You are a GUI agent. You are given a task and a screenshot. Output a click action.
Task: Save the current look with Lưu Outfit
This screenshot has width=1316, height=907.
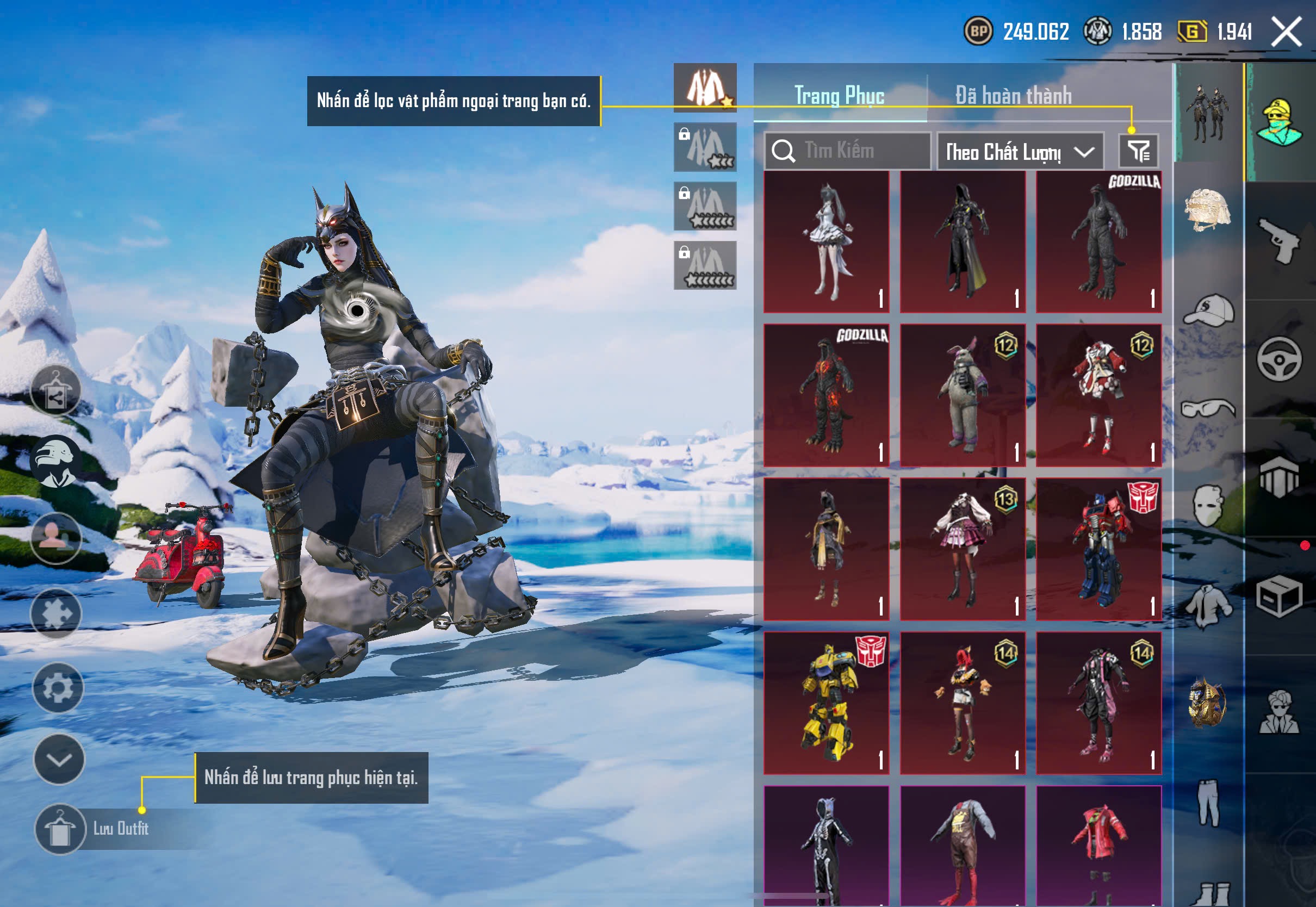60,829
